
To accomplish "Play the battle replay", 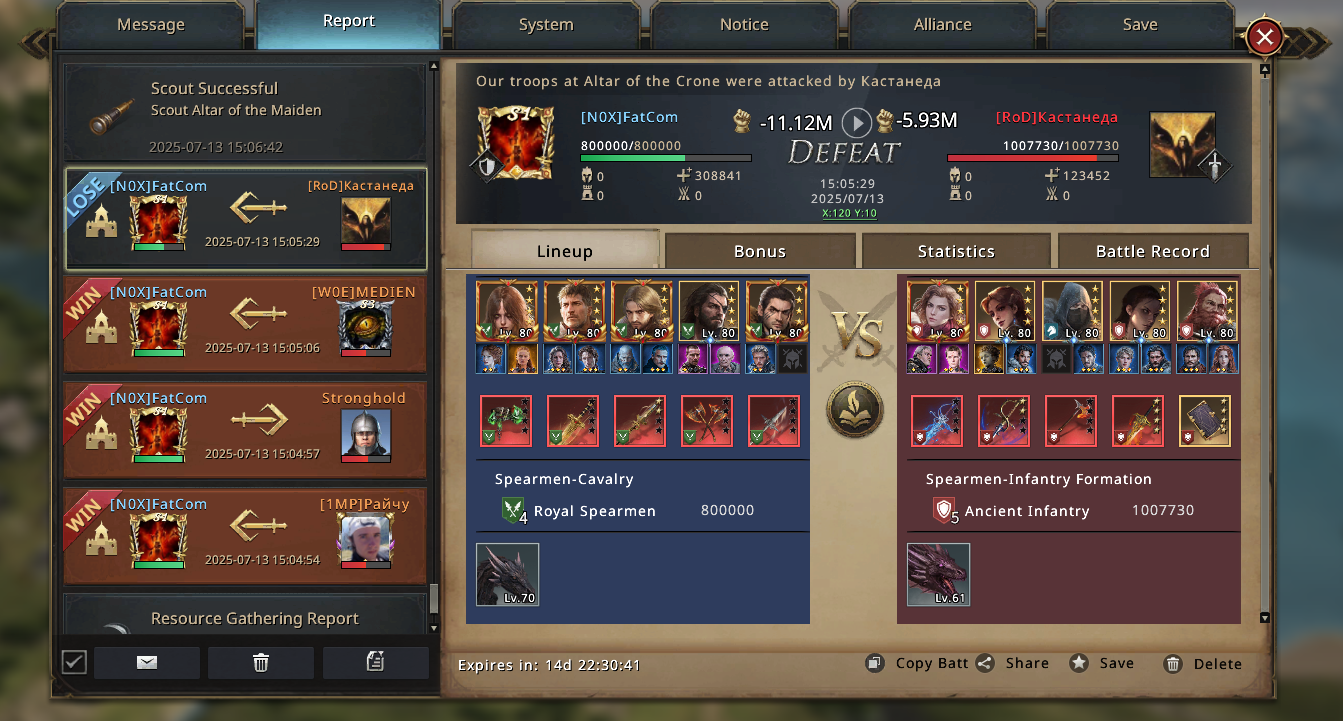I will point(857,122).
